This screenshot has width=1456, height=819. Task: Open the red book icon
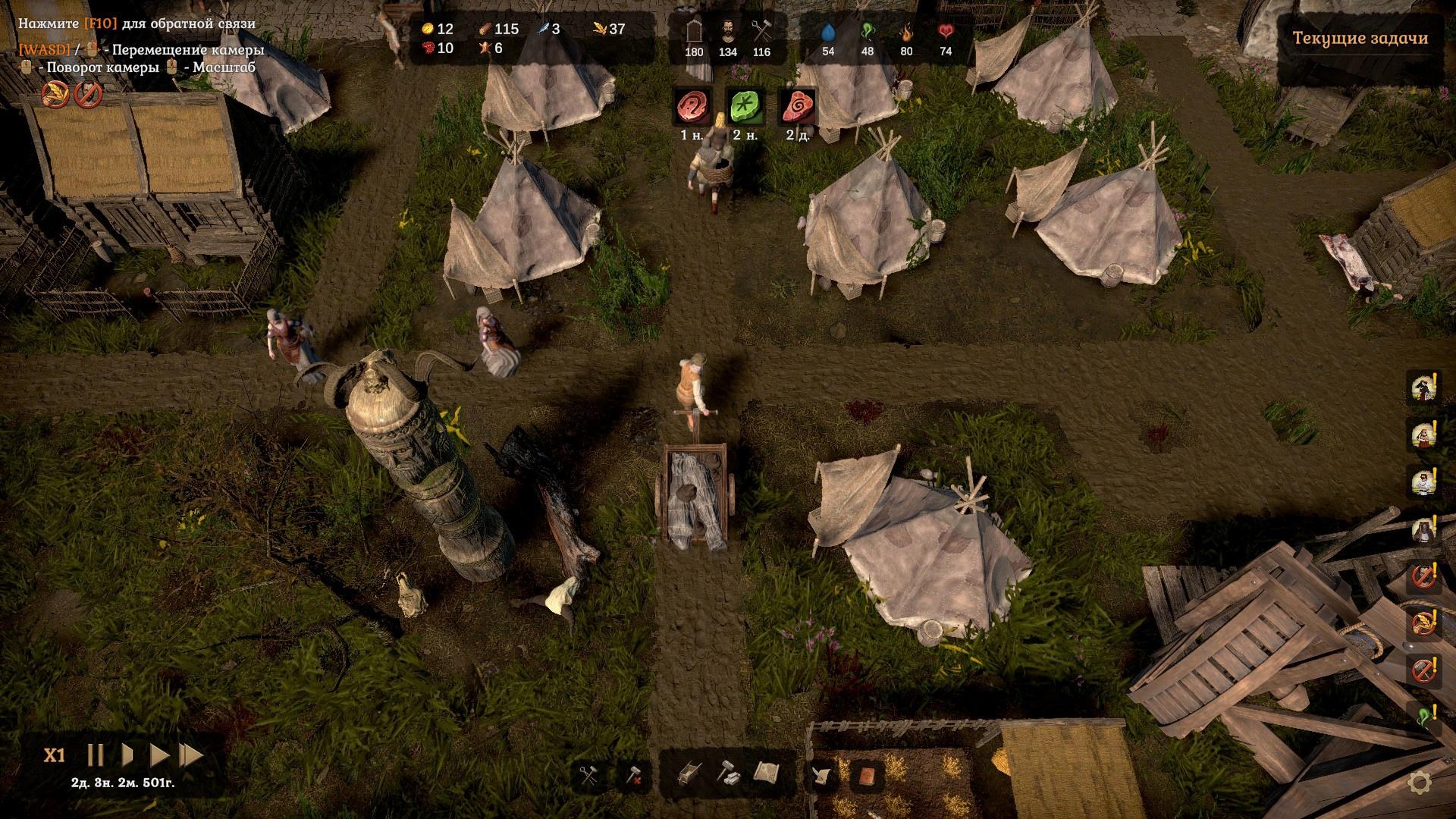pyautogui.click(x=866, y=776)
